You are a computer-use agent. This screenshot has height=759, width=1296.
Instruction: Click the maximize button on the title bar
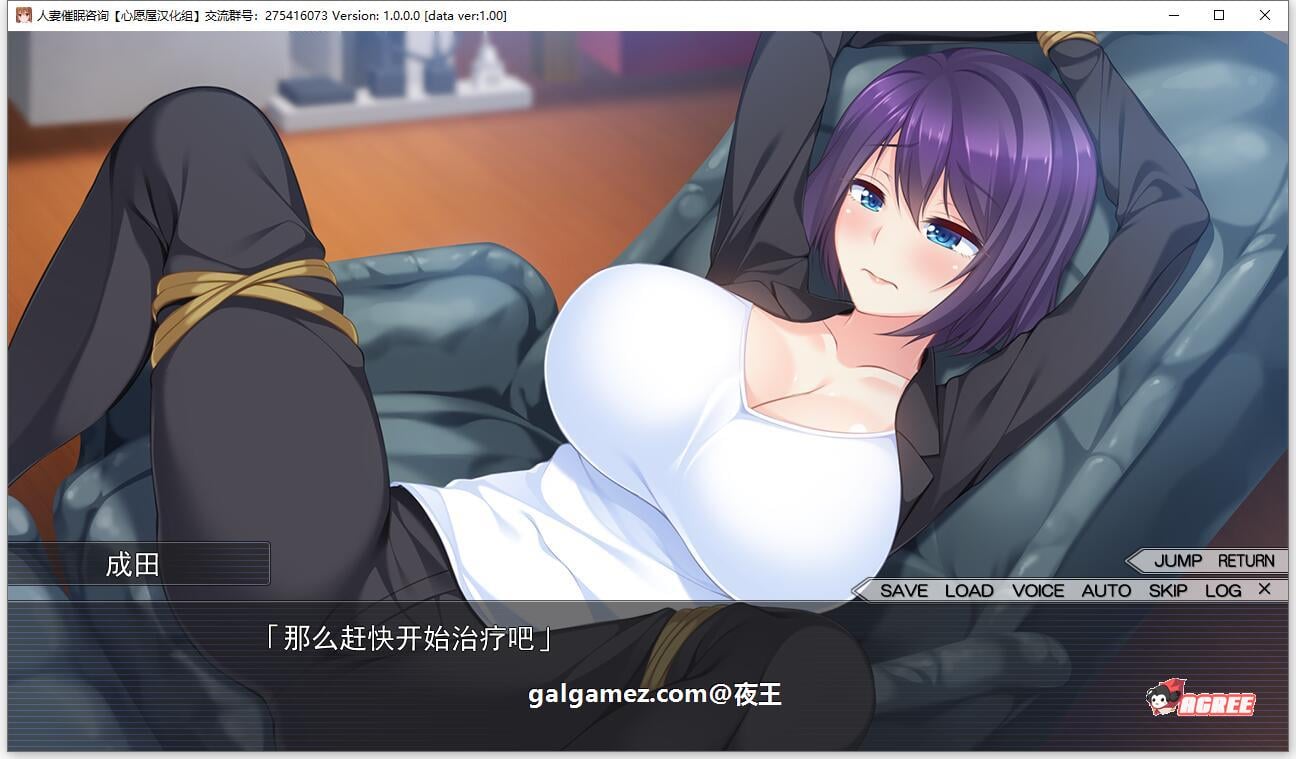[x=1218, y=15]
